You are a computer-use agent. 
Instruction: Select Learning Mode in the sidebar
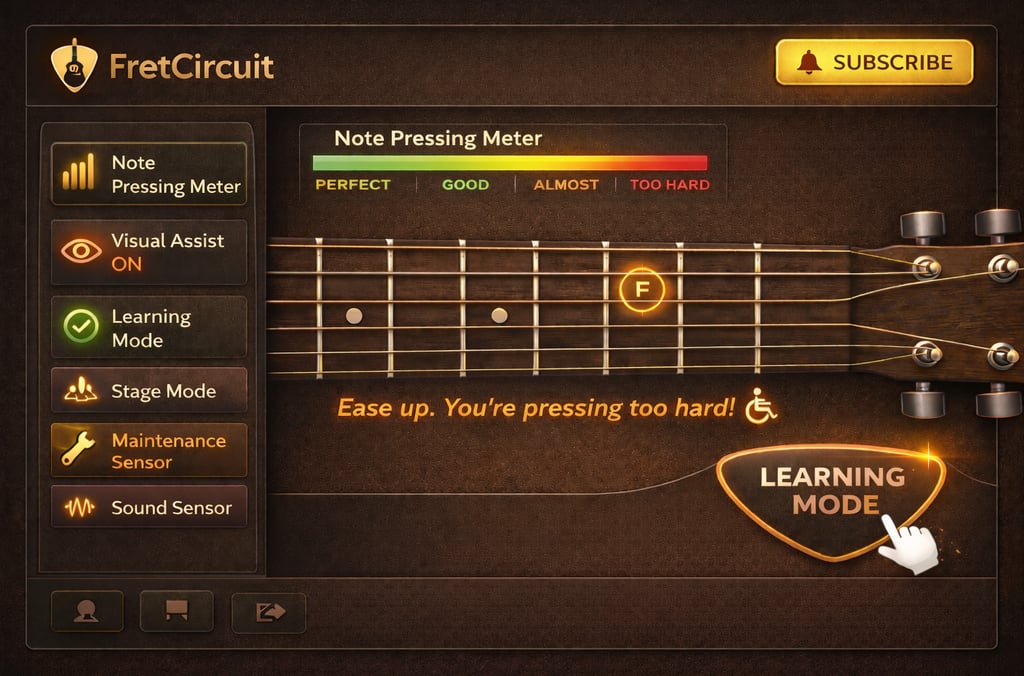pyautogui.click(x=148, y=328)
